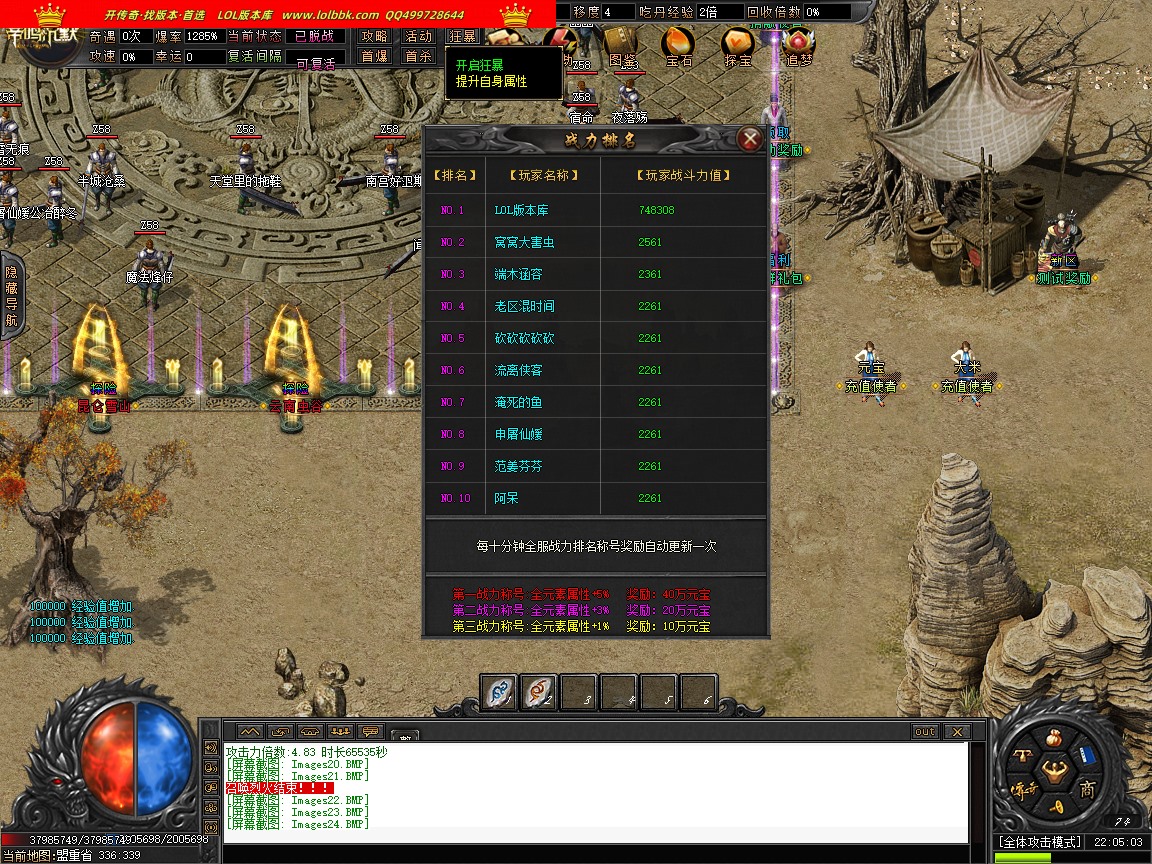Screen dimensions: 1152x864
Task: Open the 活动 events button
Action: pos(418,36)
